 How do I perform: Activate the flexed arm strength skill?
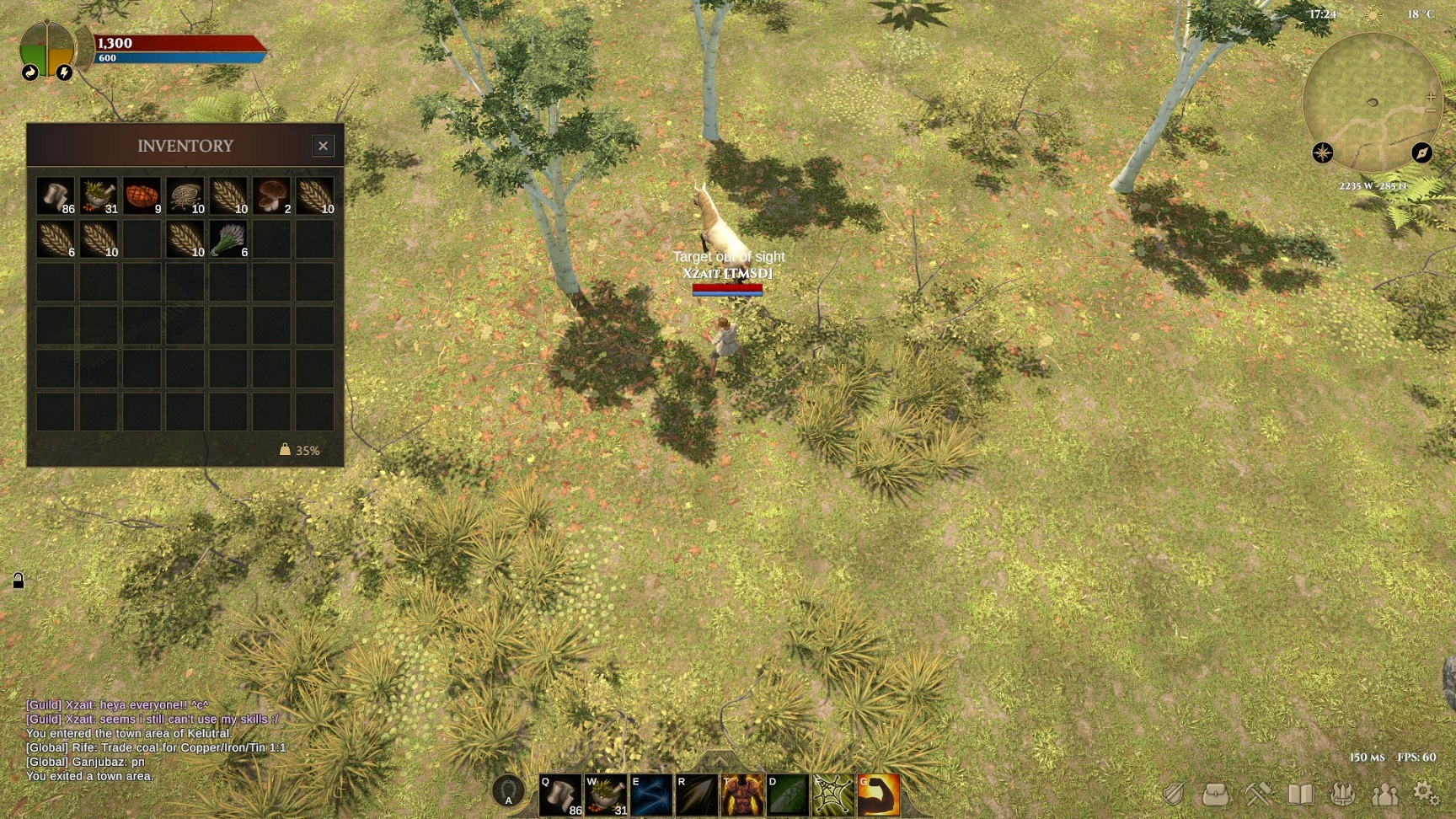(878, 795)
